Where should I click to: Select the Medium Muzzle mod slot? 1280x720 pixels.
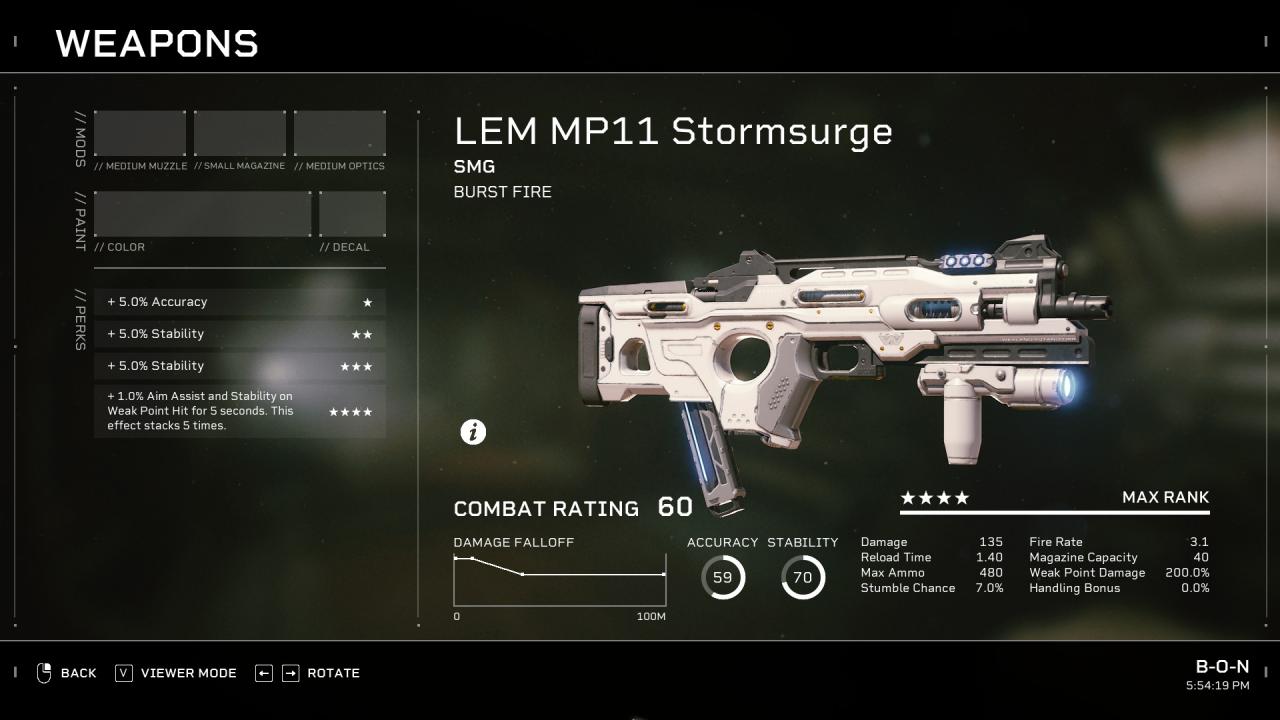pos(140,134)
